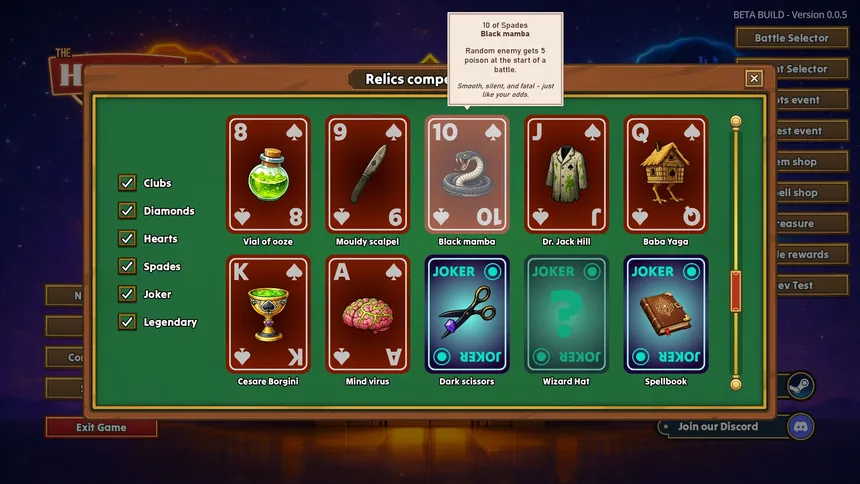Toggle the Legendary filter checkbox
This screenshot has height=484, width=860.
127,322
